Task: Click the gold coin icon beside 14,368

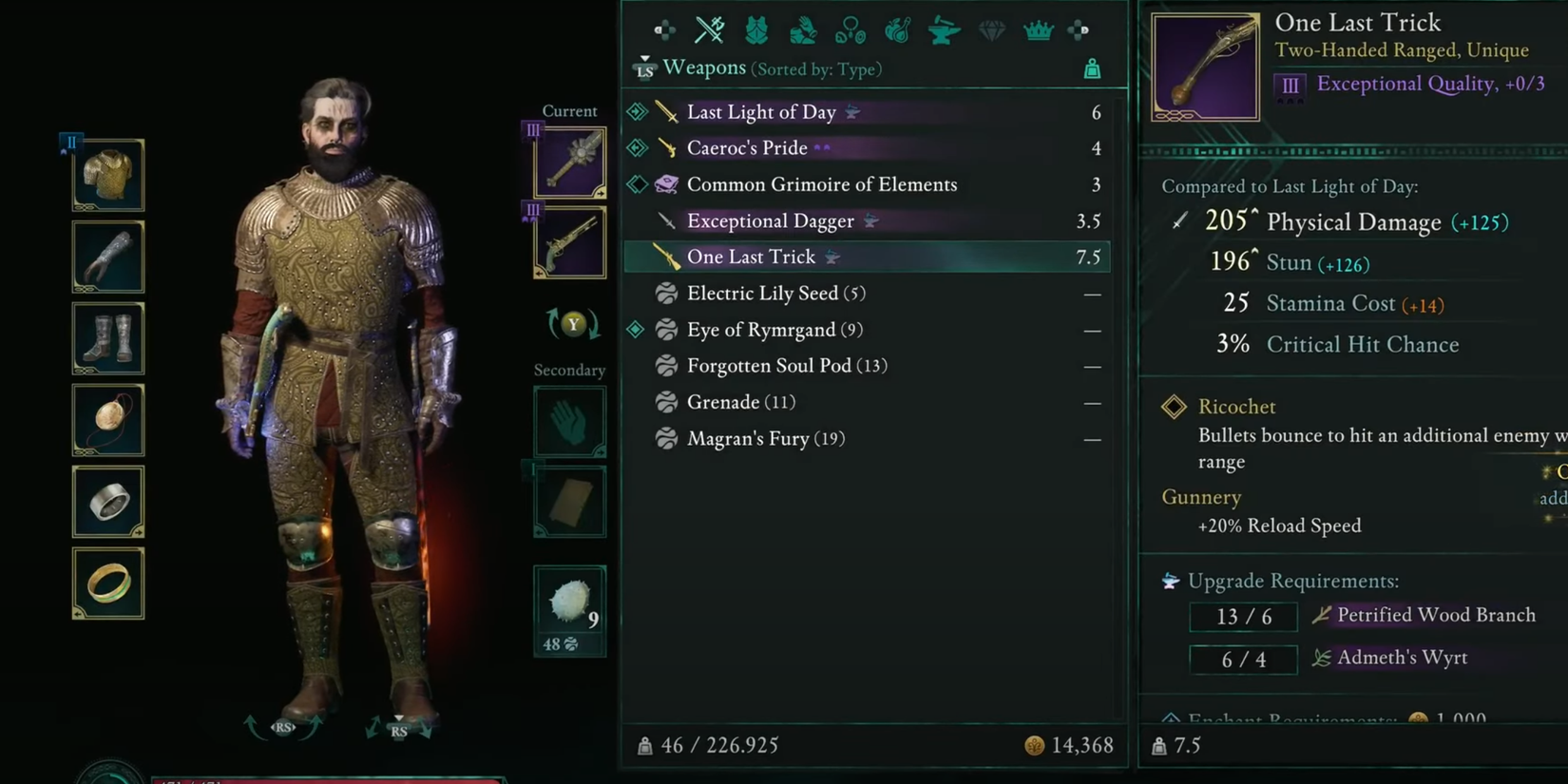Action: click(1034, 745)
